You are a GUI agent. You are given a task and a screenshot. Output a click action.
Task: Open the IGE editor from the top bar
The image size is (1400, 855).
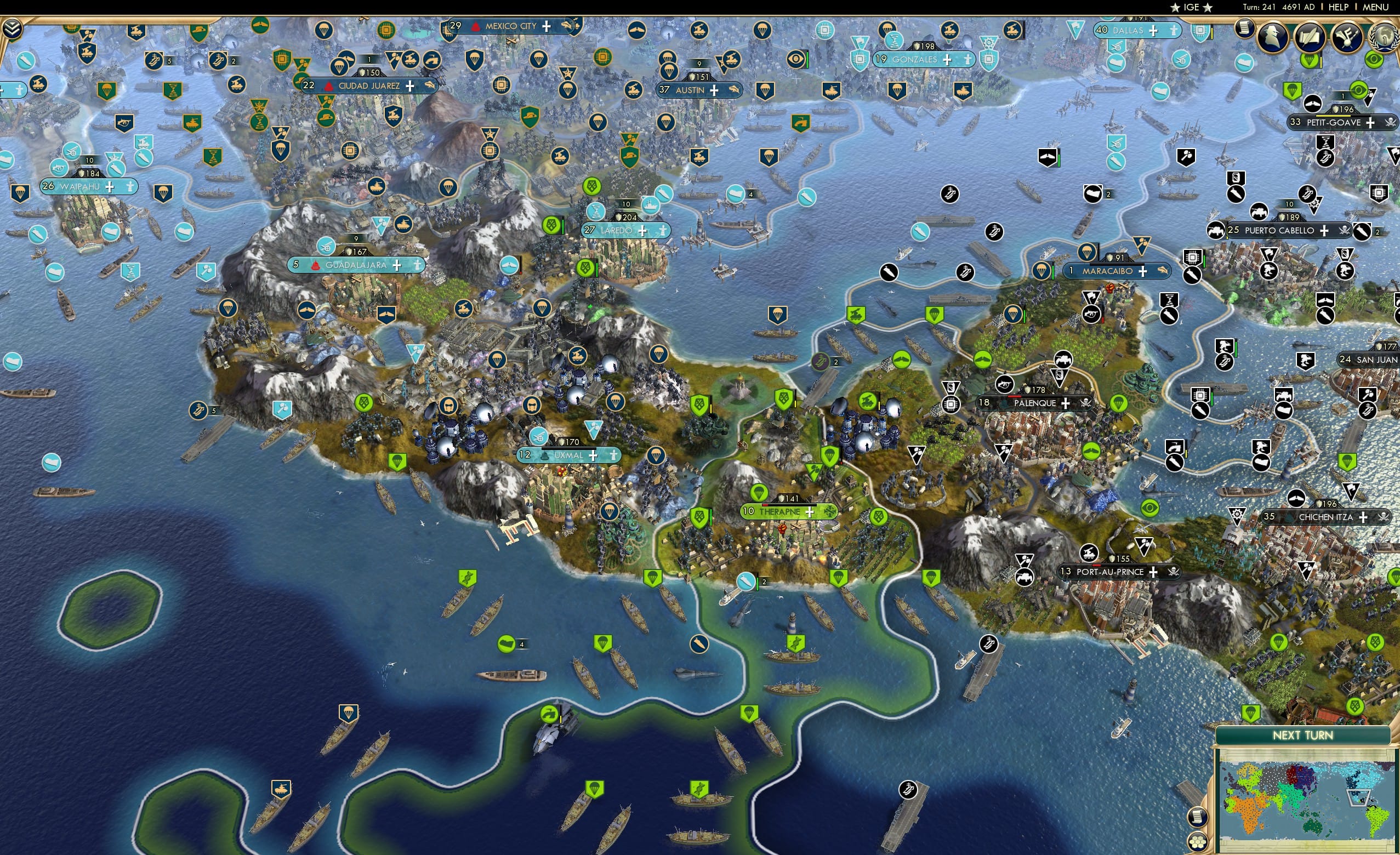click(x=1192, y=7)
